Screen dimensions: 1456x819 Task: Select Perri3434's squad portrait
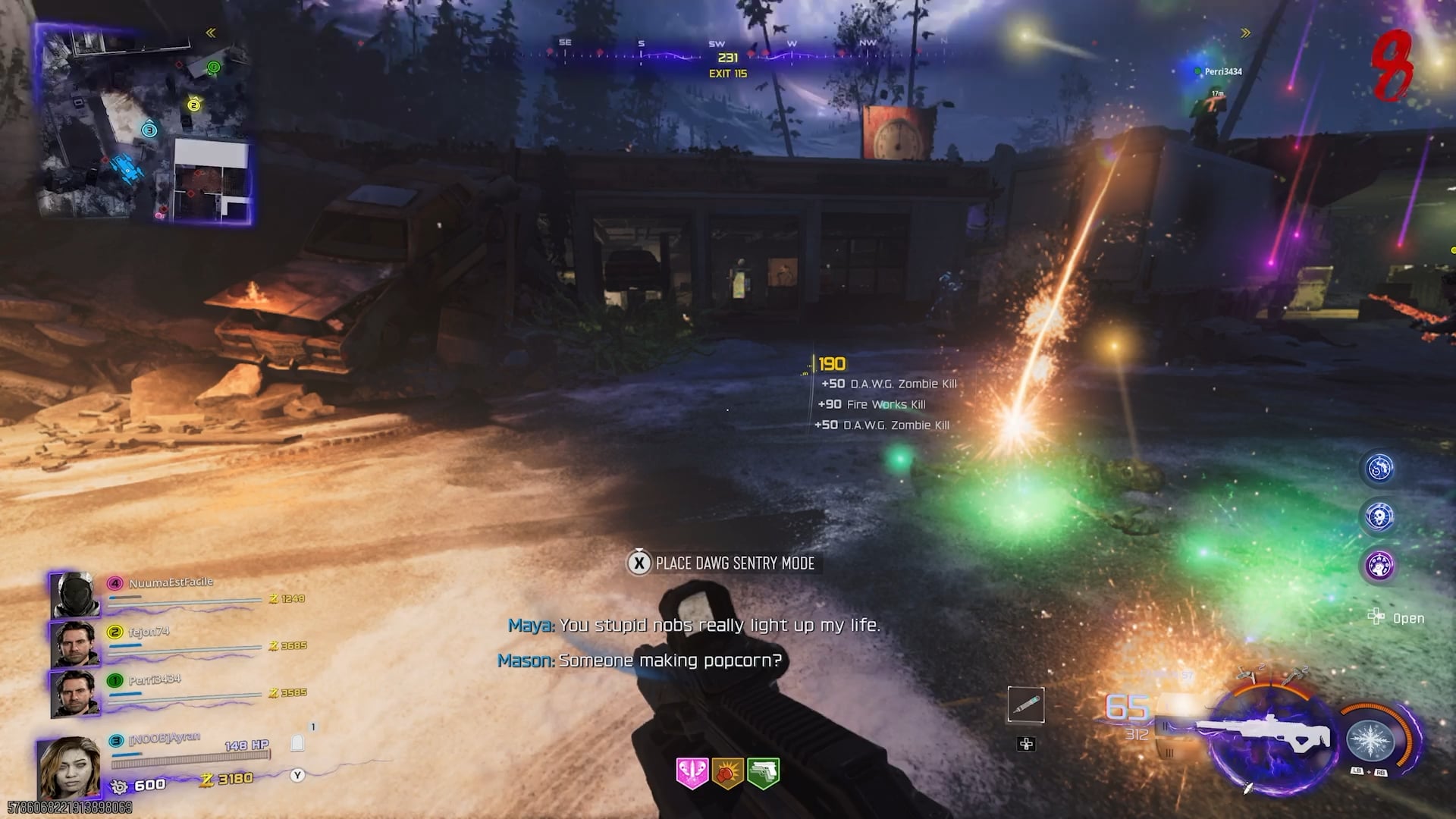pyautogui.click(x=74, y=692)
